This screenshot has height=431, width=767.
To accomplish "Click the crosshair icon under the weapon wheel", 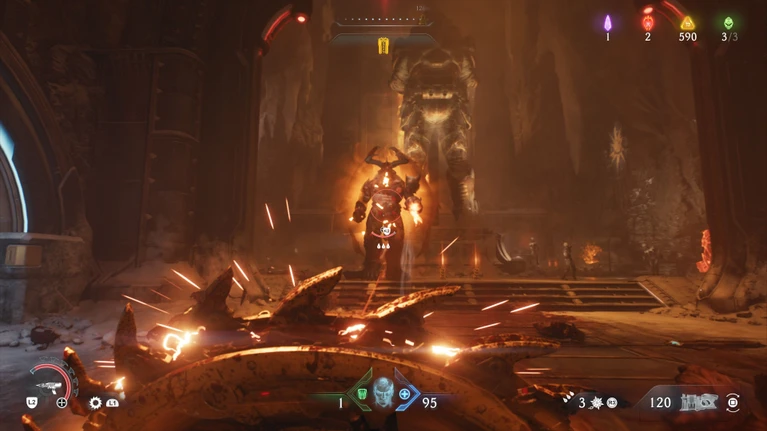I will pyautogui.click(x=62, y=403).
